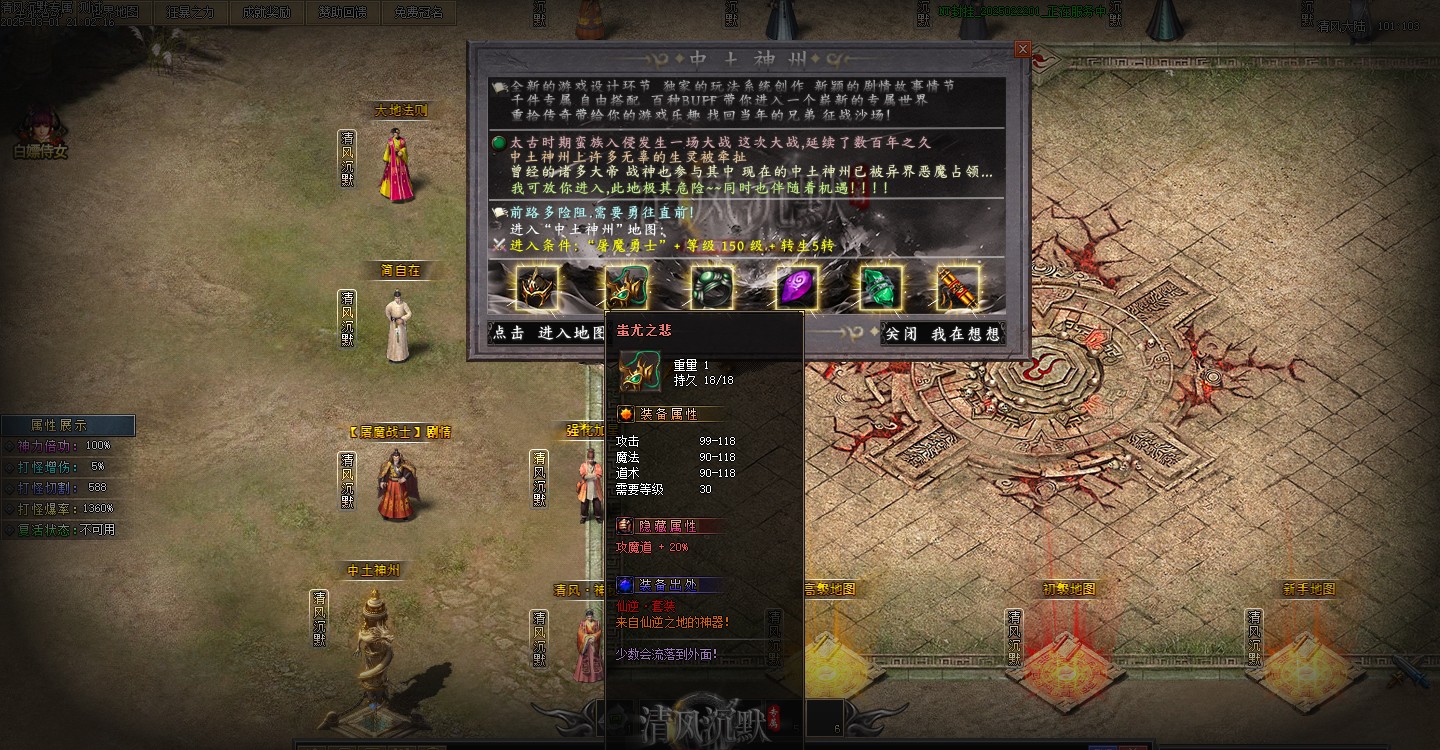The image size is (1440, 750).
Task: Toggle the 神力倍功 attribute diamond marker
Action: pos(8,444)
